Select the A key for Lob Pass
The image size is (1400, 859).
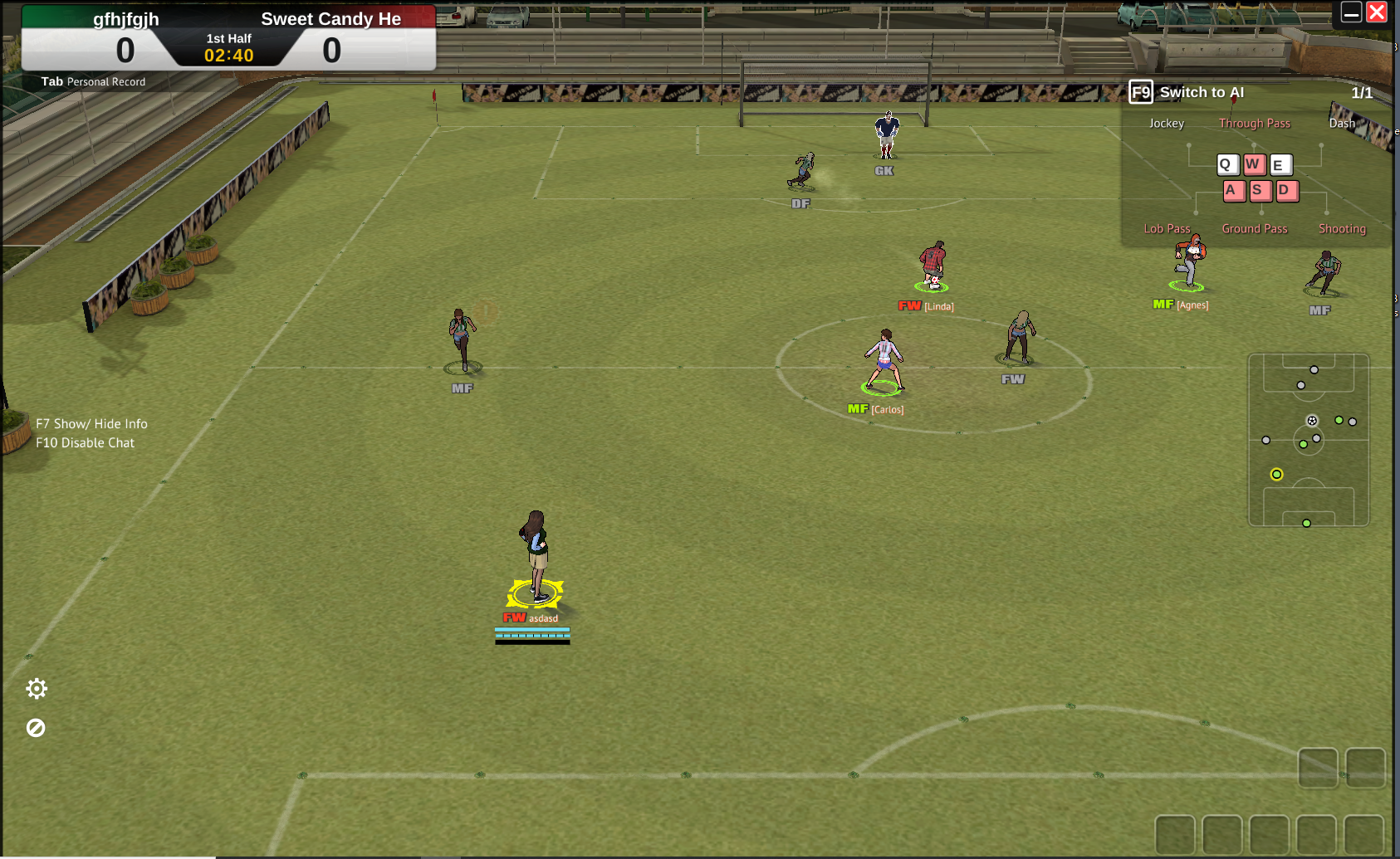[x=1234, y=191]
